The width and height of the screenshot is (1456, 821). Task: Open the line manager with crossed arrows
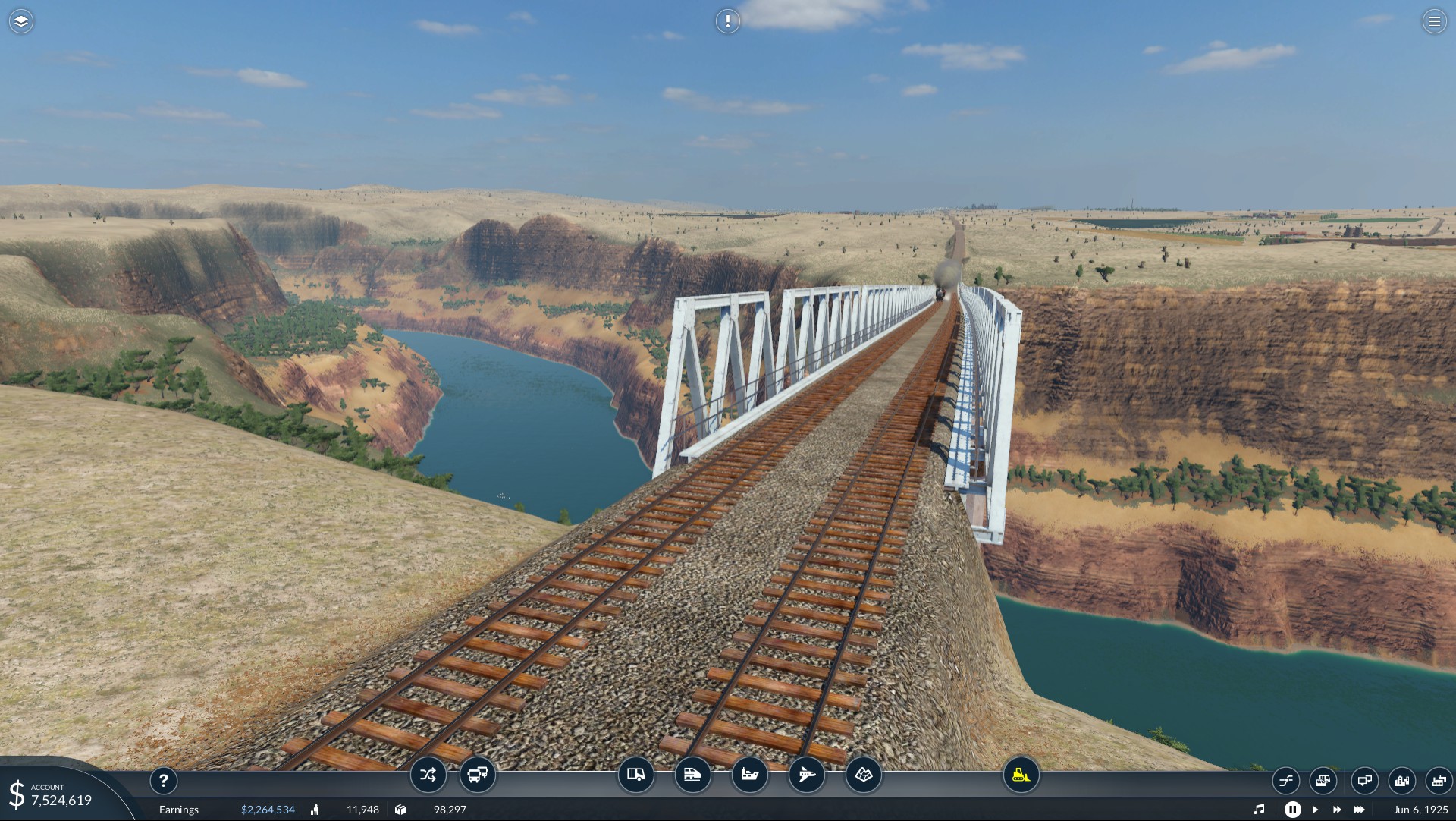point(428,775)
